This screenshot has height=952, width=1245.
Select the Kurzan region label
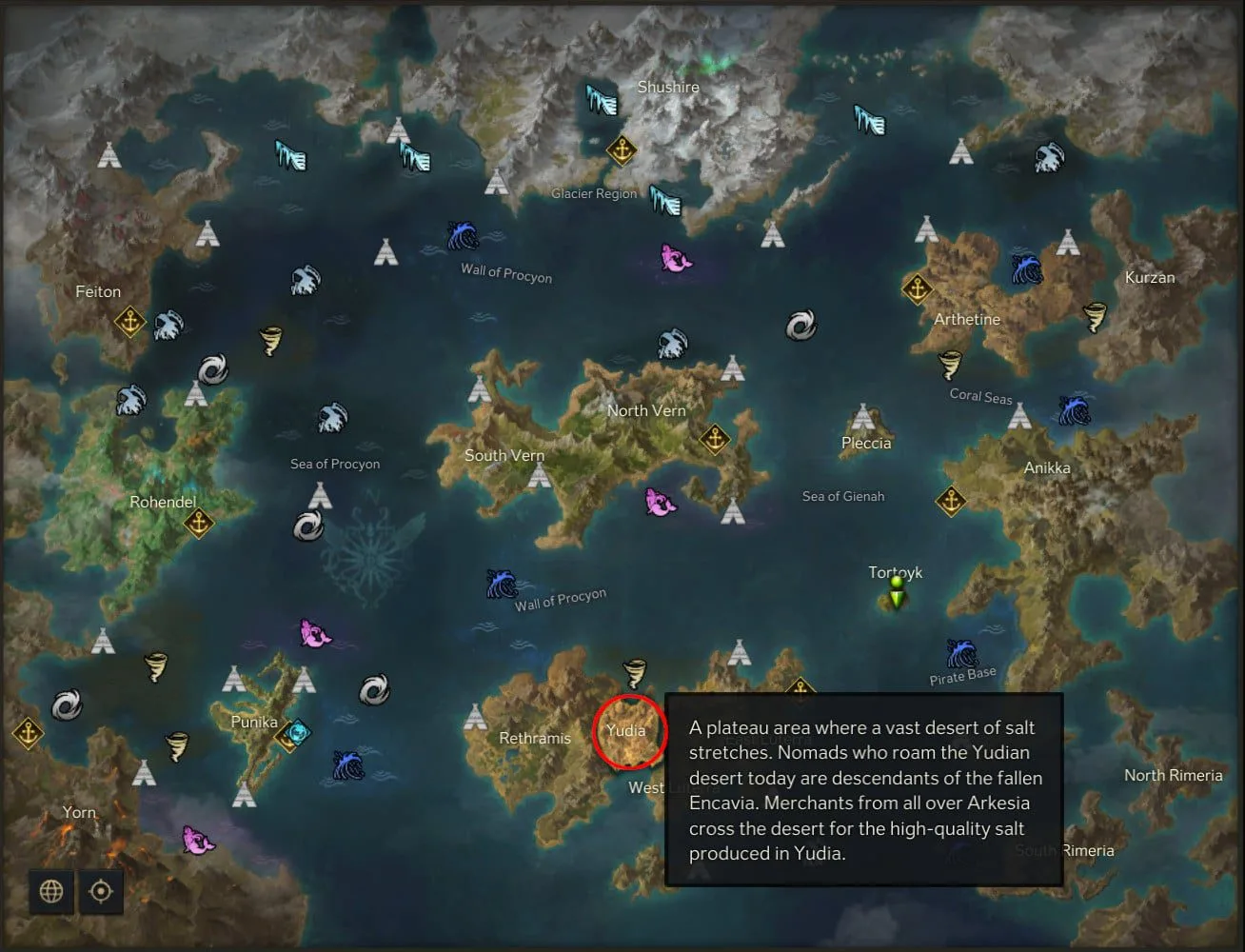pos(1150,278)
